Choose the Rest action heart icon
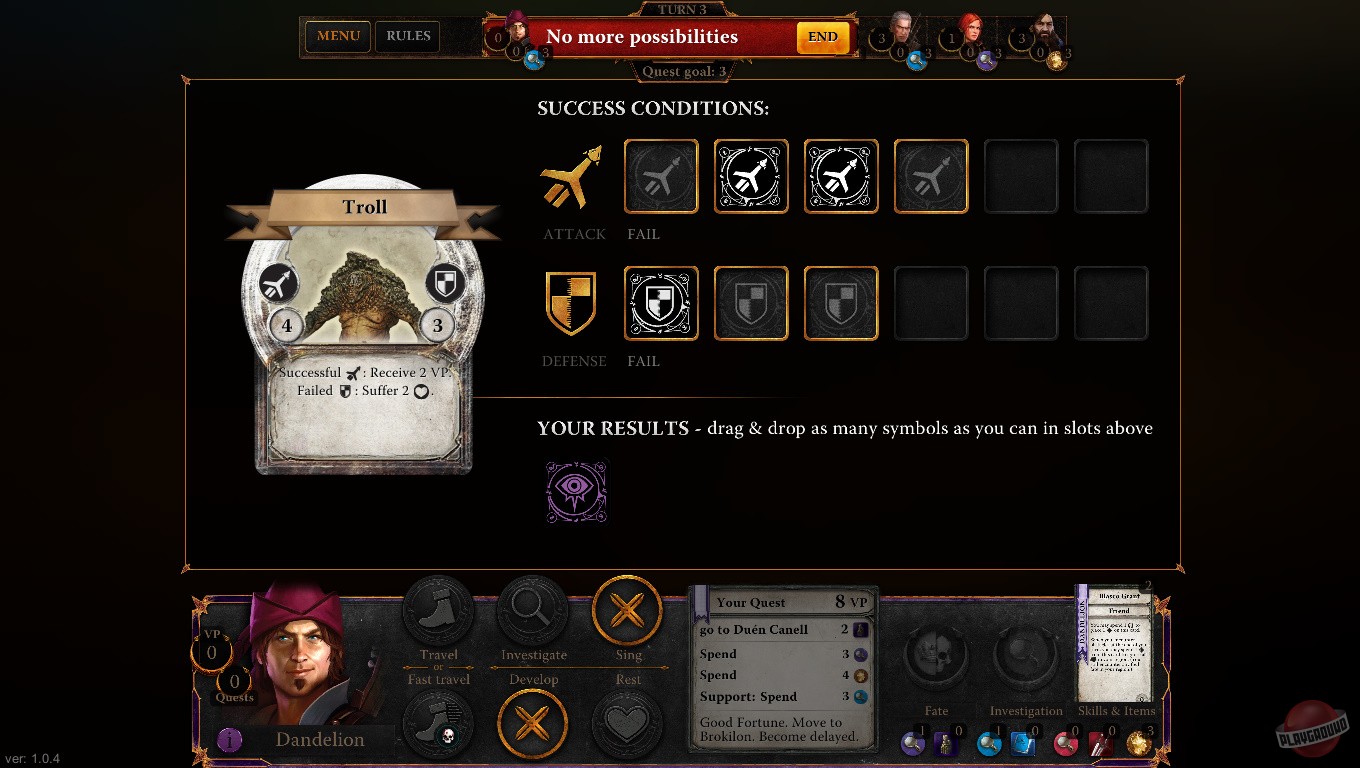This screenshot has width=1360, height=768. [x=628, y=724]
